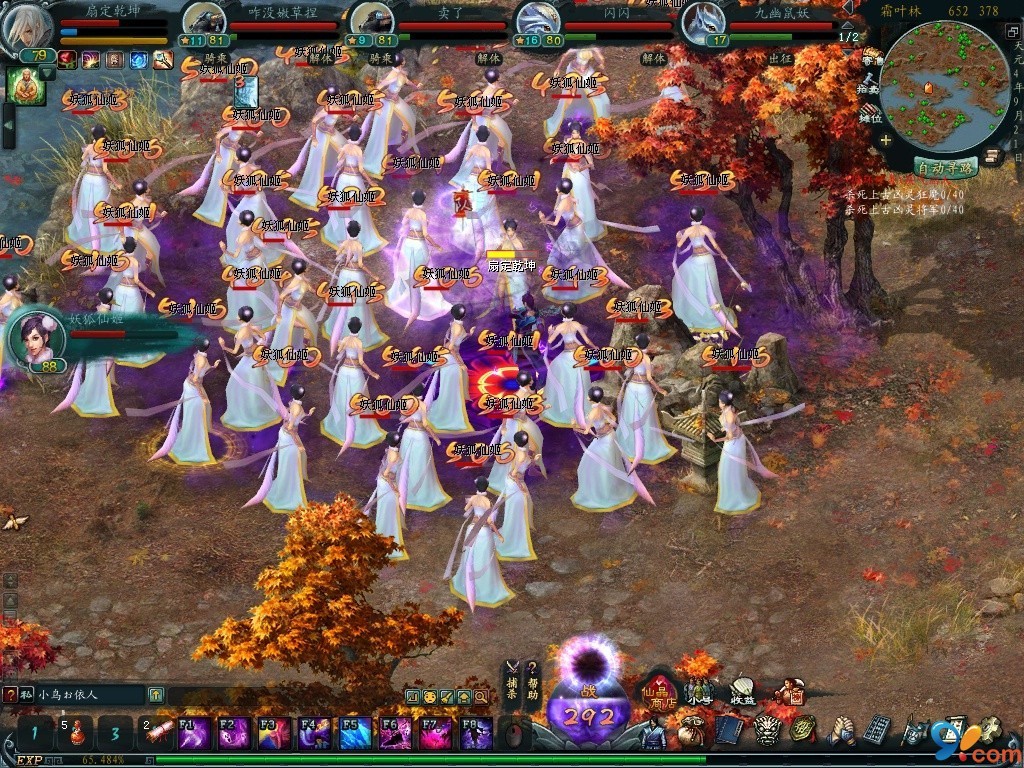Screen dimensions: 1024x768
Task: Click the 自动寻路 auto-pathfinding button
Action: point(943,167)
